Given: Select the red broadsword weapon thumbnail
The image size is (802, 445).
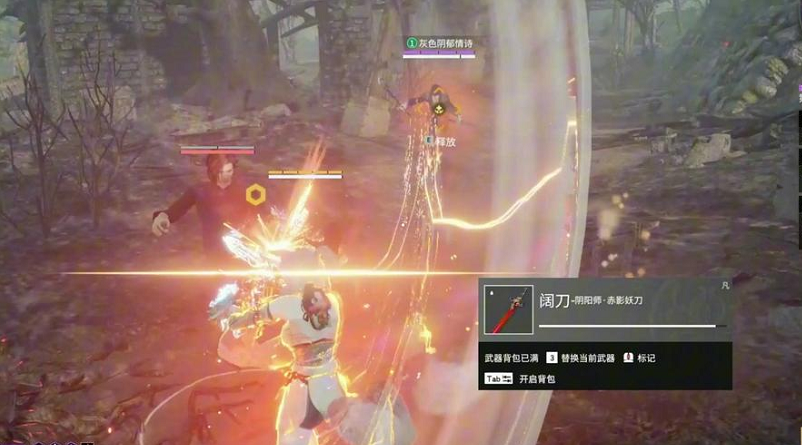Looking at the screenshot, I should (x=508, y=309).
